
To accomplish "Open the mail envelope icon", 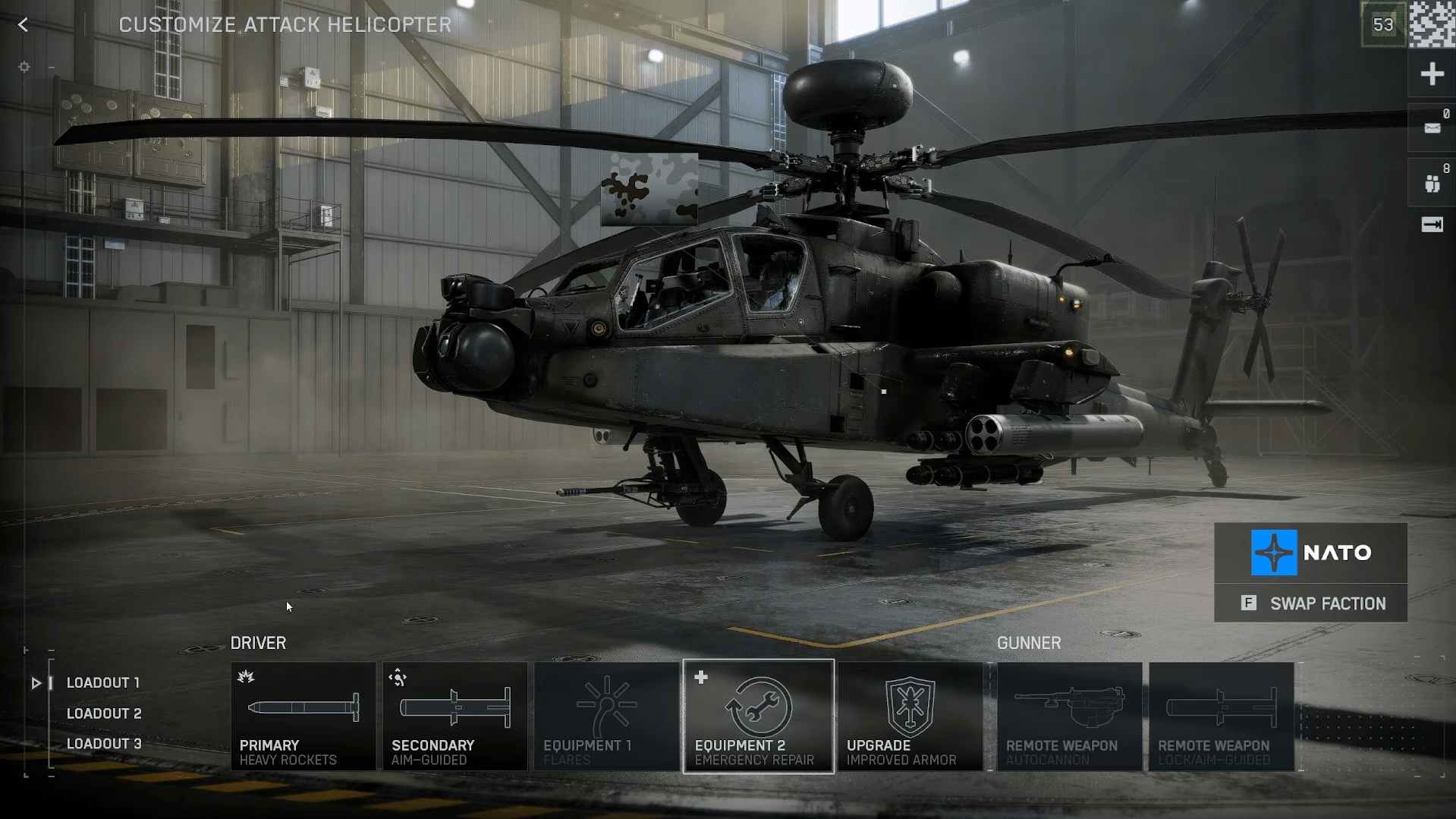I will pyautogui.click(x=1432, y=128).
